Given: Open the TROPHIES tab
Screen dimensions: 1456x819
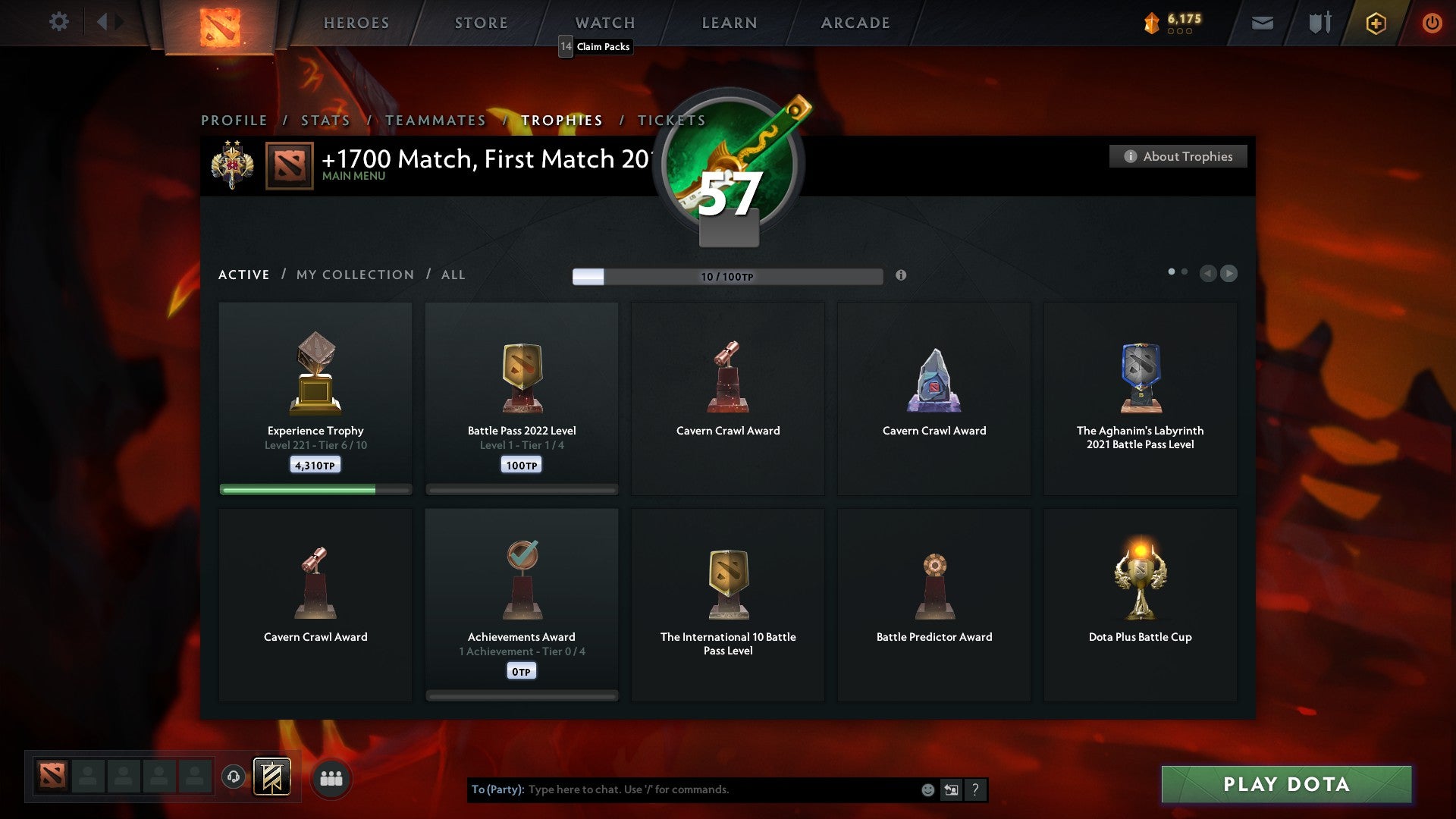Looking at the screenshot, I should (561, 120).
